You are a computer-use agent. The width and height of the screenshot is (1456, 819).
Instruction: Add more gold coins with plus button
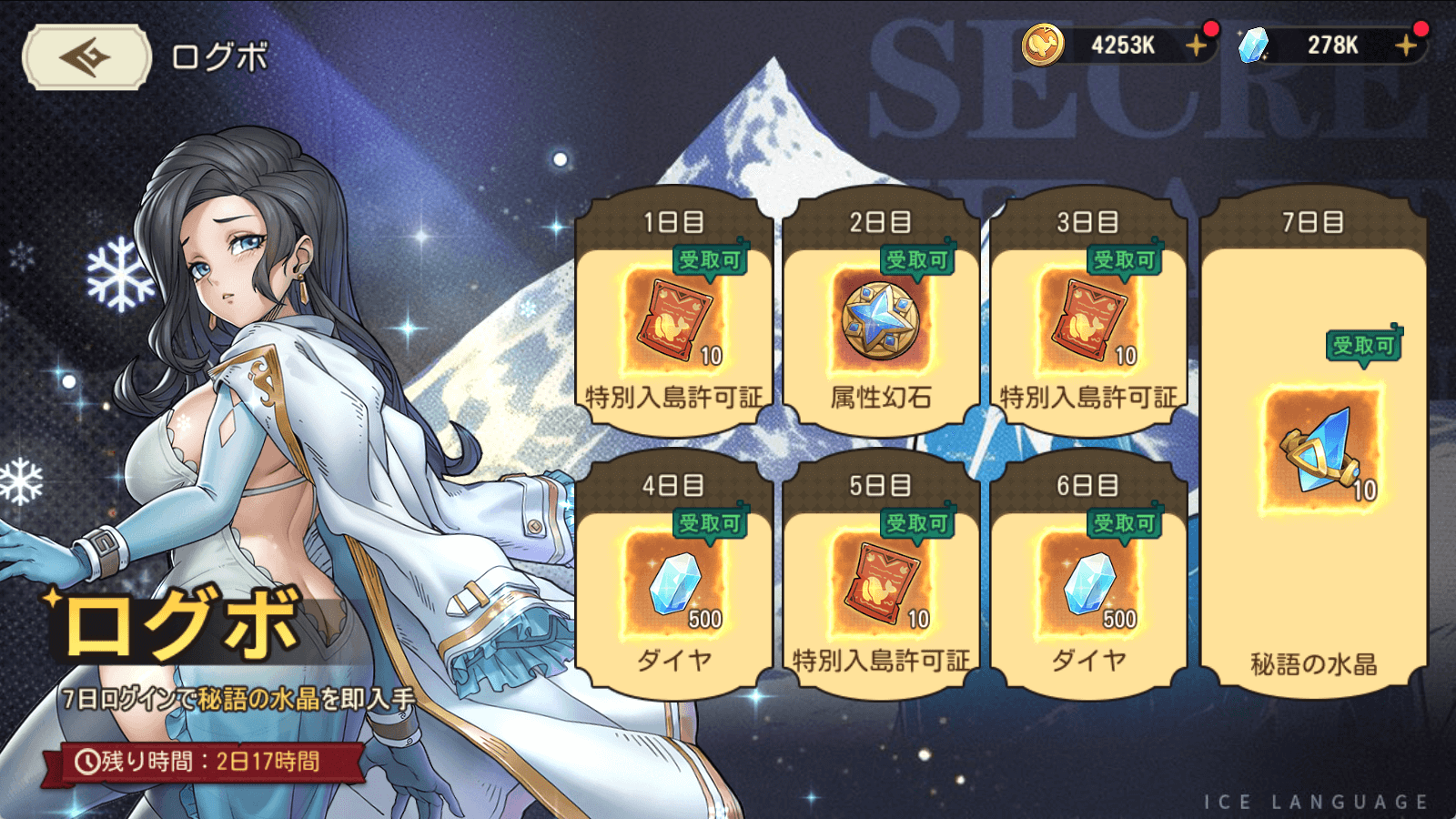pos(1196,45)
